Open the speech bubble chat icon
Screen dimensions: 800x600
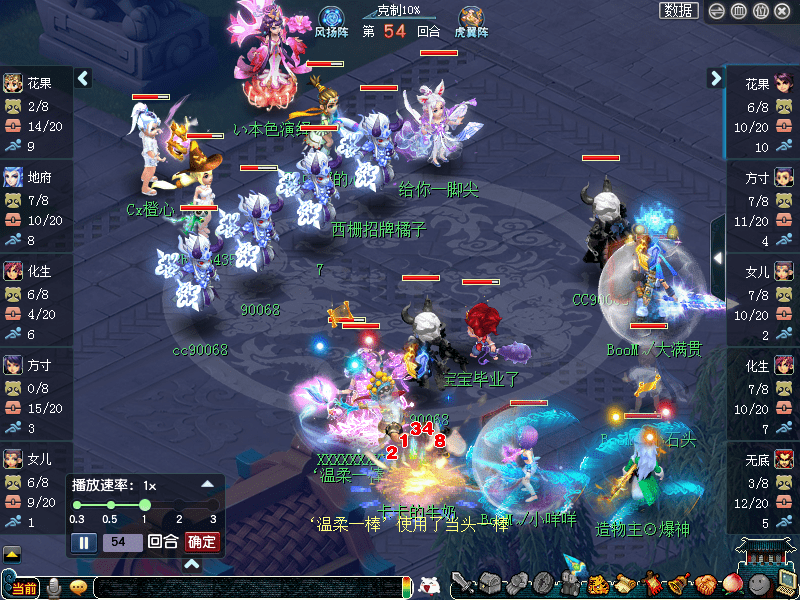coord(78,588)
